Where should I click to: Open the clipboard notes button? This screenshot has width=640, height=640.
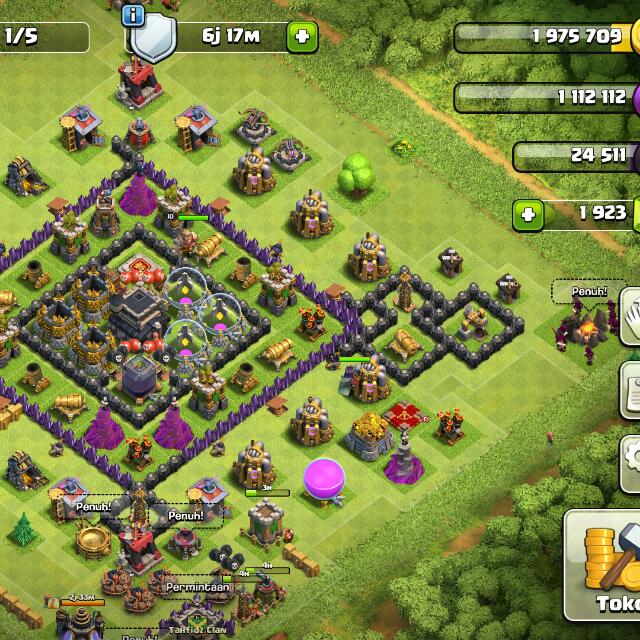(x=631, y=386)
